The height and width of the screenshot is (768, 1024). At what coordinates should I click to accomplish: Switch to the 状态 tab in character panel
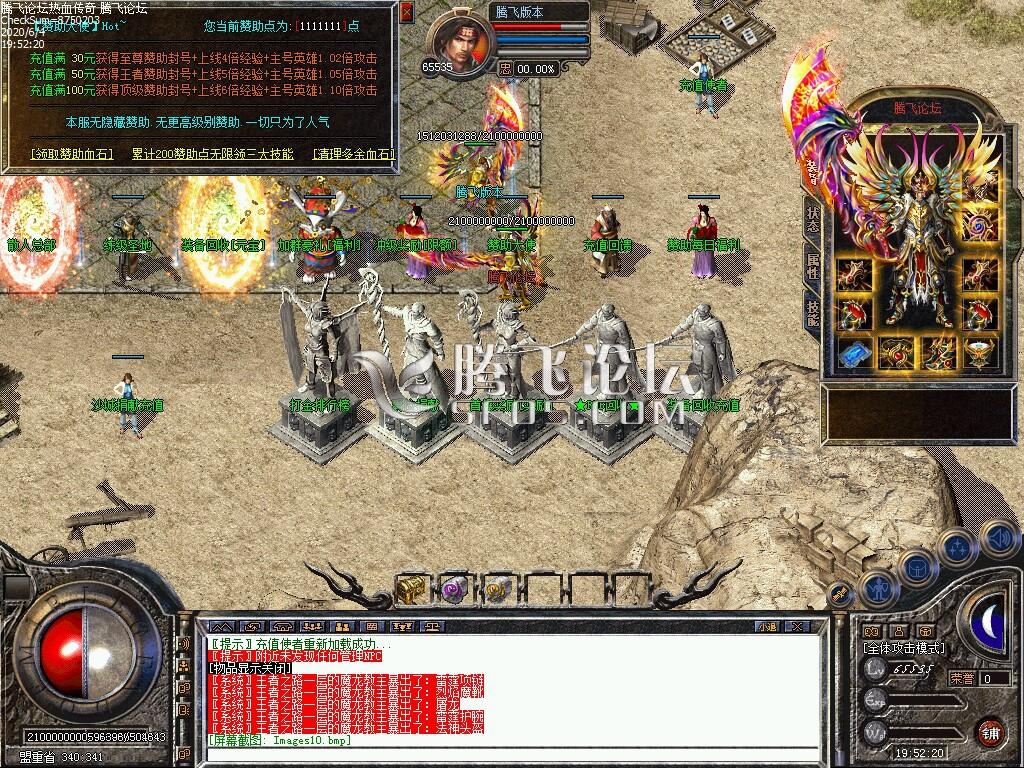813,220
